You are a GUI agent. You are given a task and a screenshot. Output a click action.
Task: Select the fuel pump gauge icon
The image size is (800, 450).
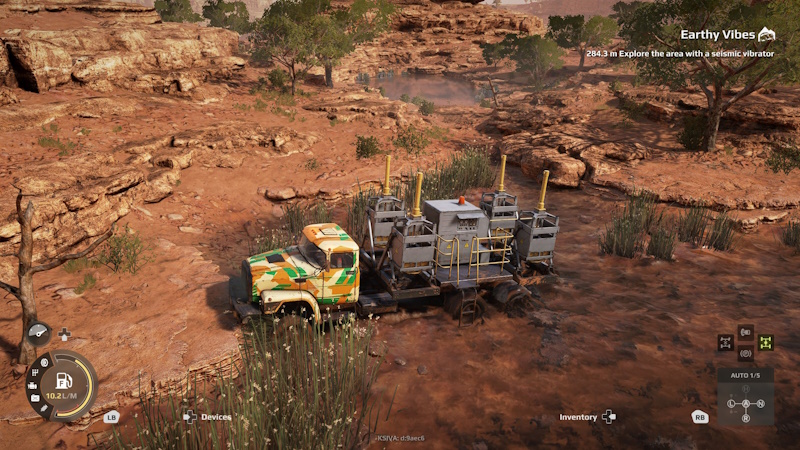(63, 380)
